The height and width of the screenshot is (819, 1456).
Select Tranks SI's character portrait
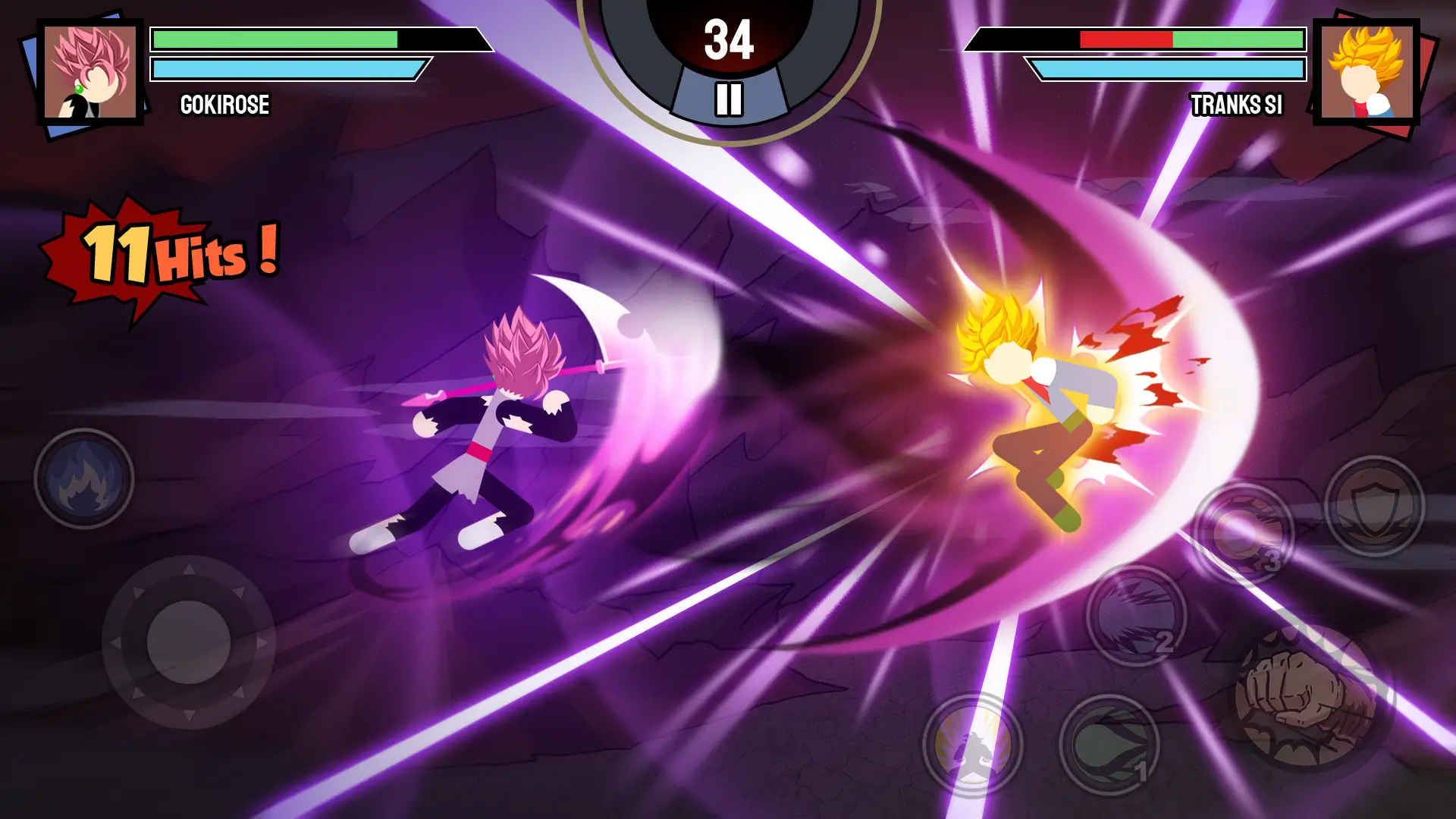pos(1367,72)
